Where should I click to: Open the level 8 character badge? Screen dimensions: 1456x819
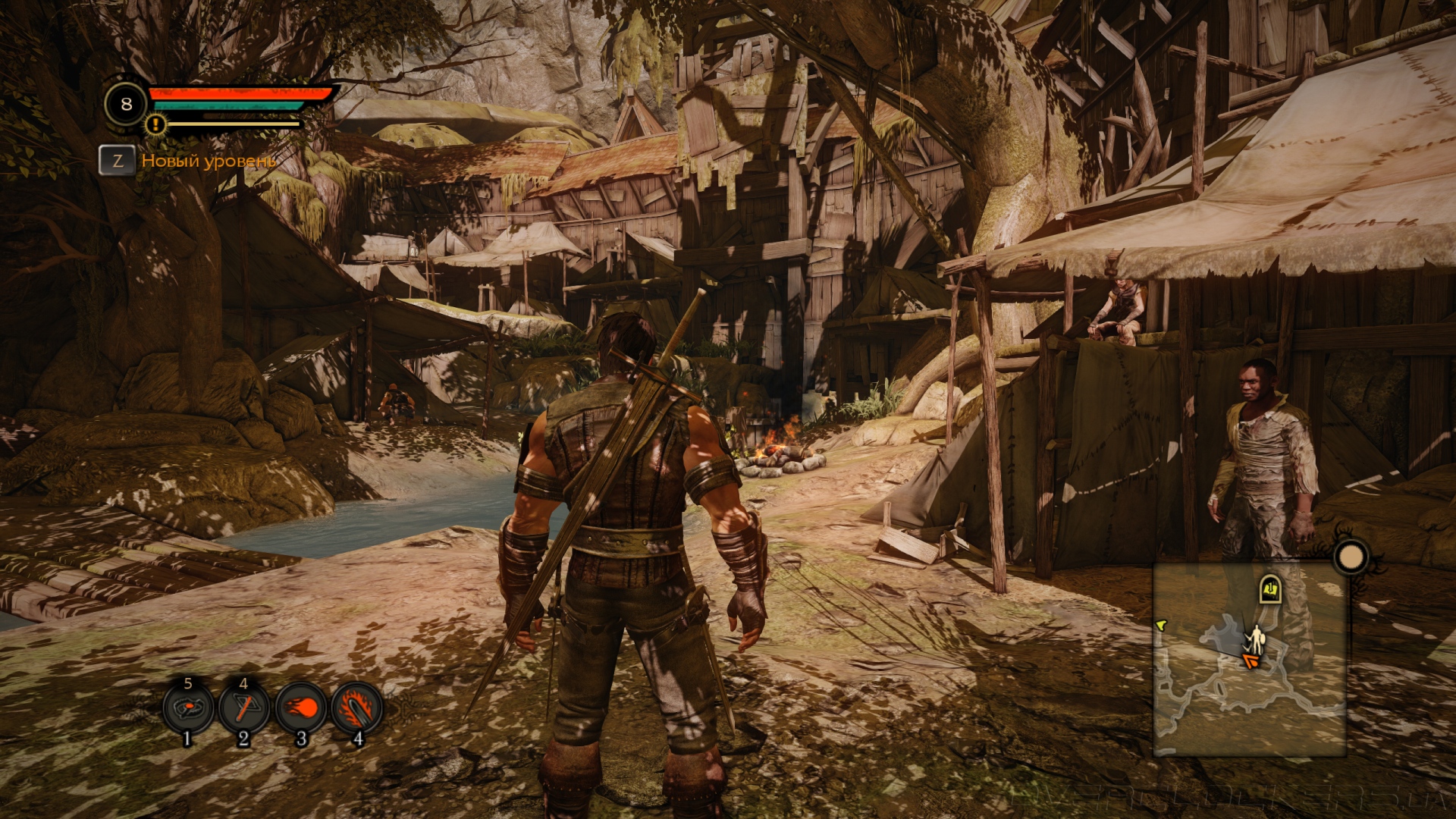pos(127,104)
